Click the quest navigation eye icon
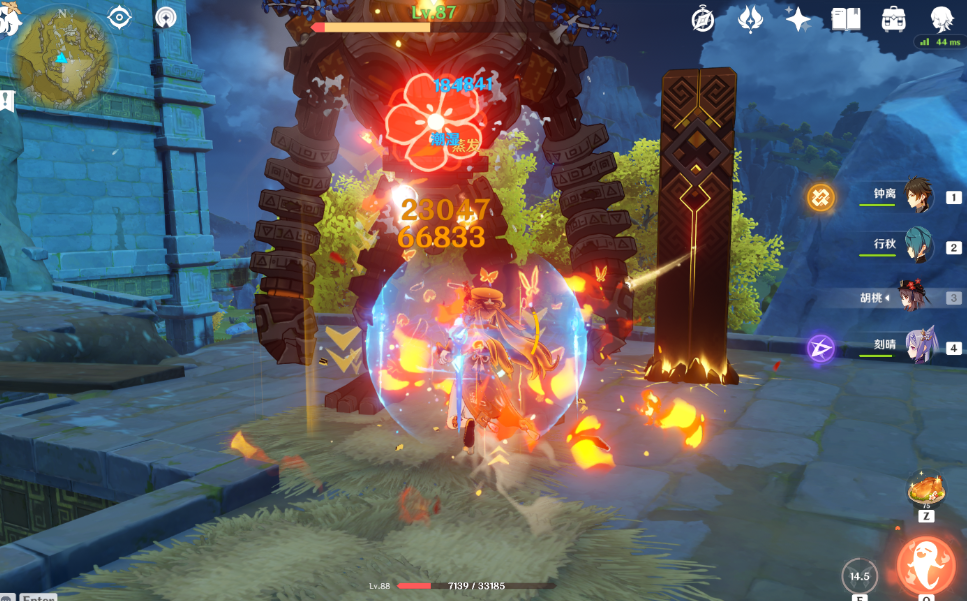The image size is (967, 601). click(120, 17)
